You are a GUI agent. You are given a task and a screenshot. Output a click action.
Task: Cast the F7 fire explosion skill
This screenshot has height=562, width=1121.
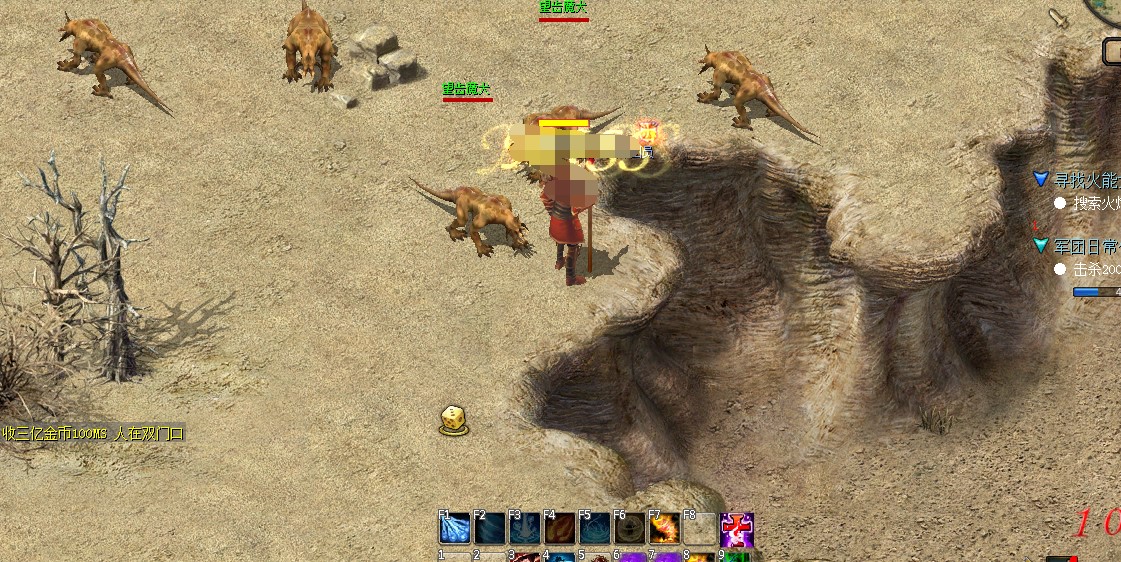coord(665,528)
